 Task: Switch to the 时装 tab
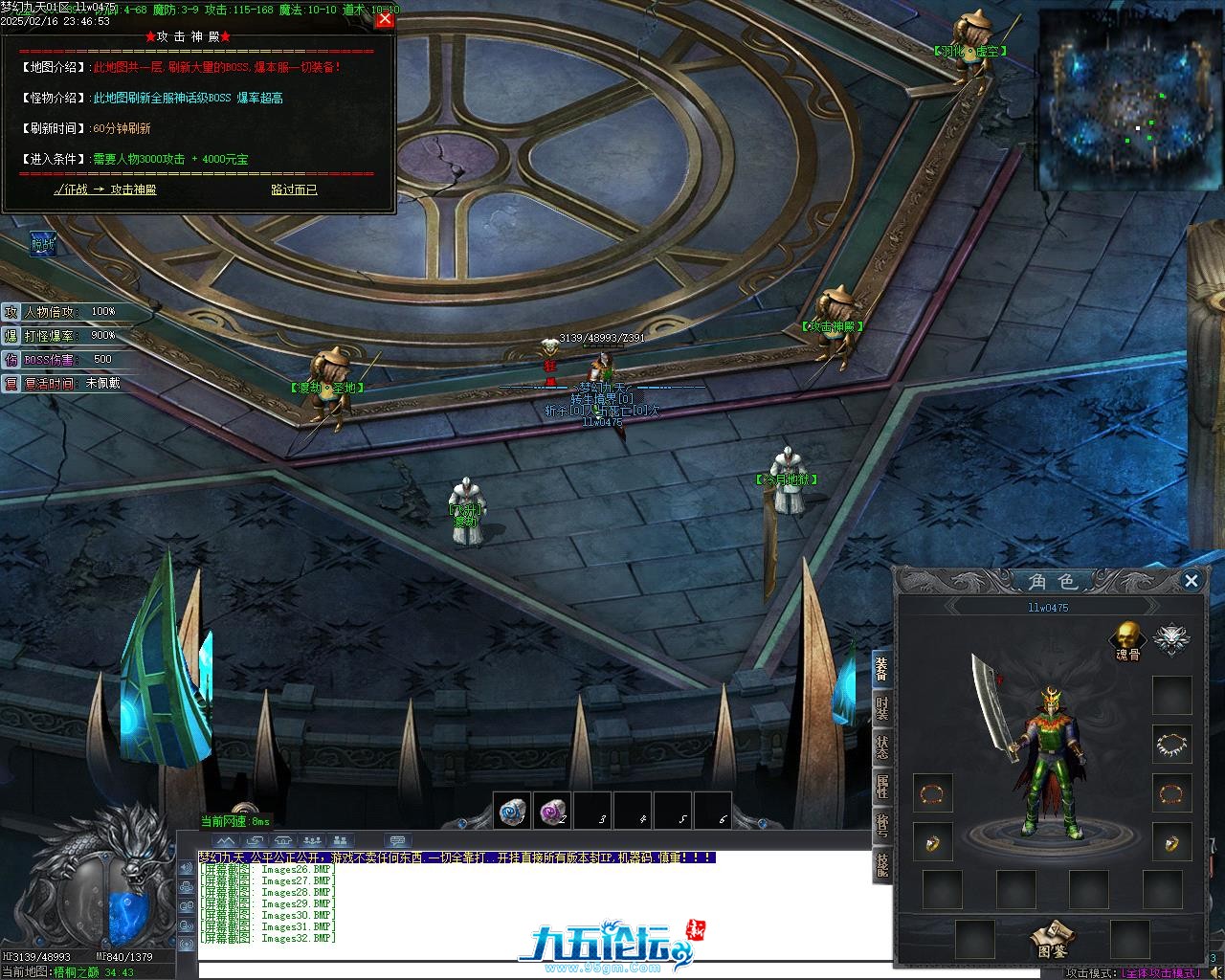click(x=881, y=709)
